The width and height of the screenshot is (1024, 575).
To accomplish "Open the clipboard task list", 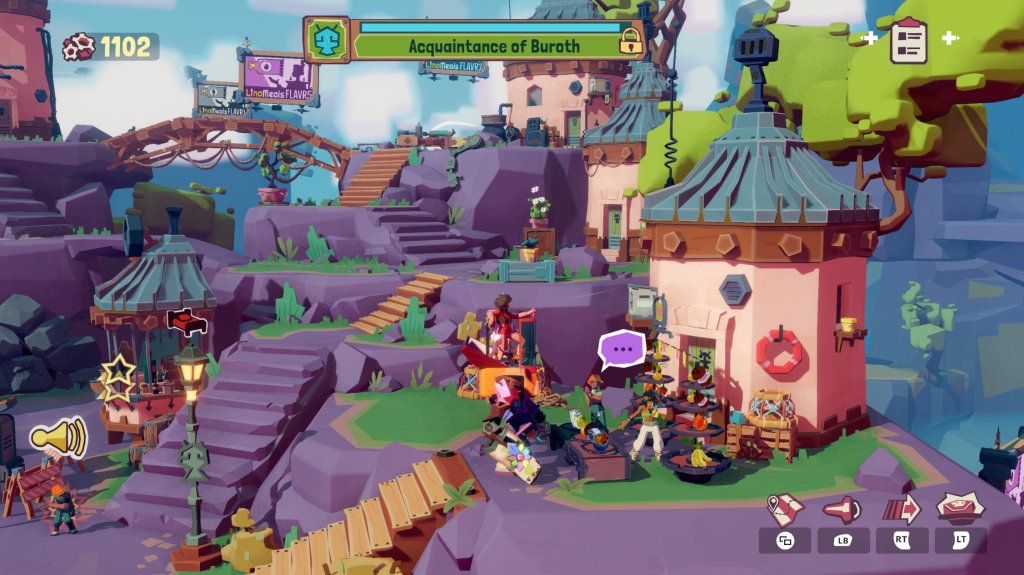I will (909, 39).
